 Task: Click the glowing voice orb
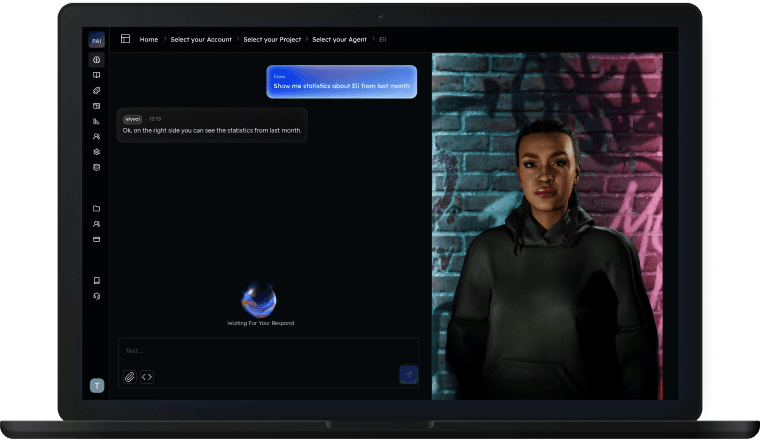[x=259, y=299]
